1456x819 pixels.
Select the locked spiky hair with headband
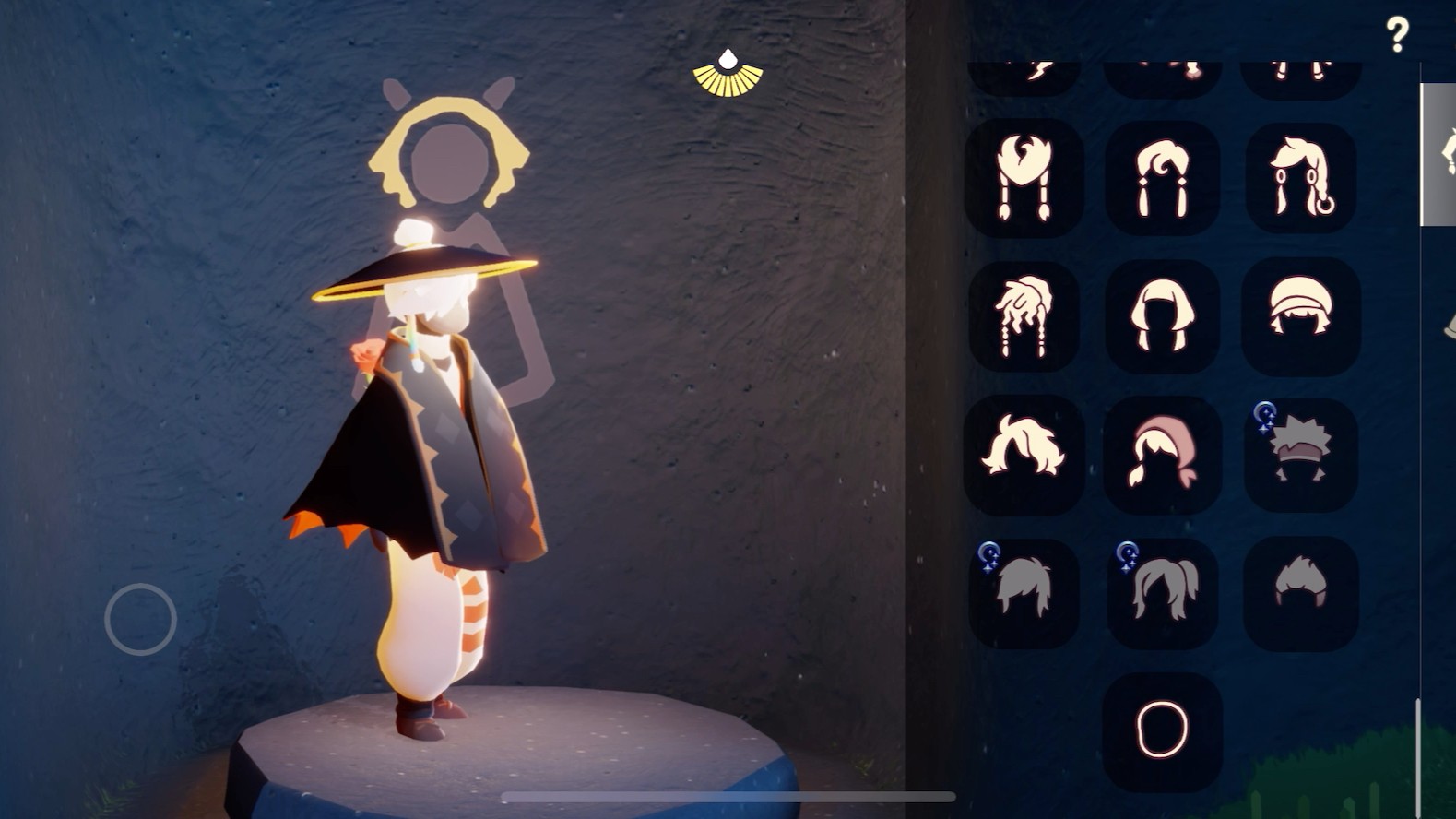[1300, 455]
